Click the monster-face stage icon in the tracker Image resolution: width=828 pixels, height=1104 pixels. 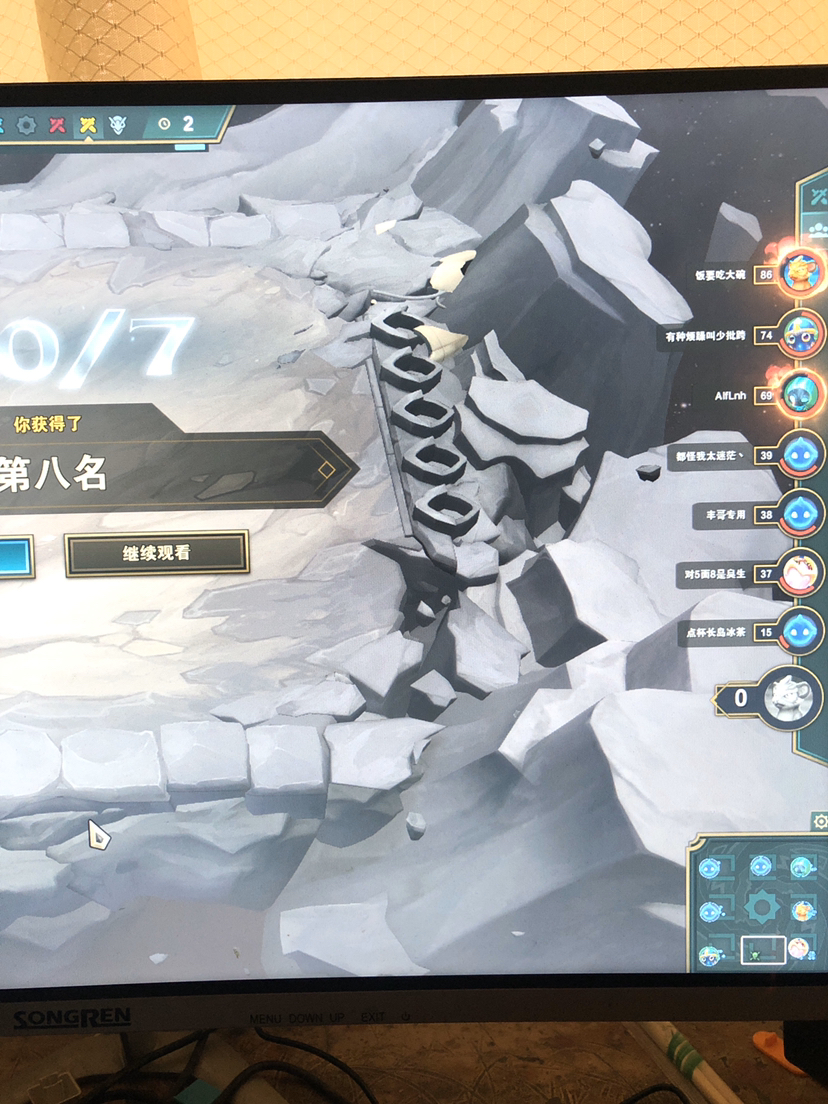coord(119,125)
